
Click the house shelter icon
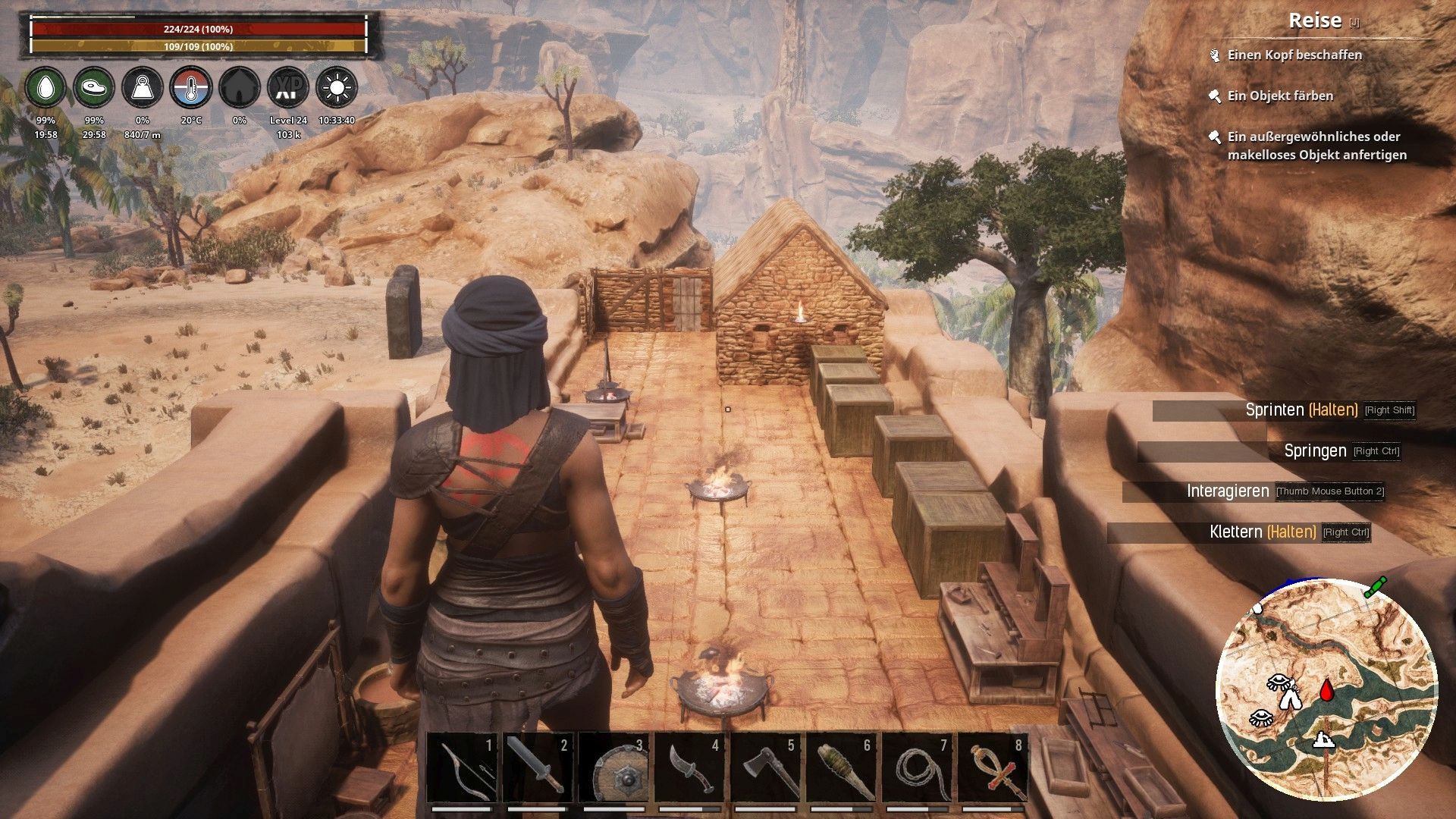pyautogui.click(x=240, y=87)
